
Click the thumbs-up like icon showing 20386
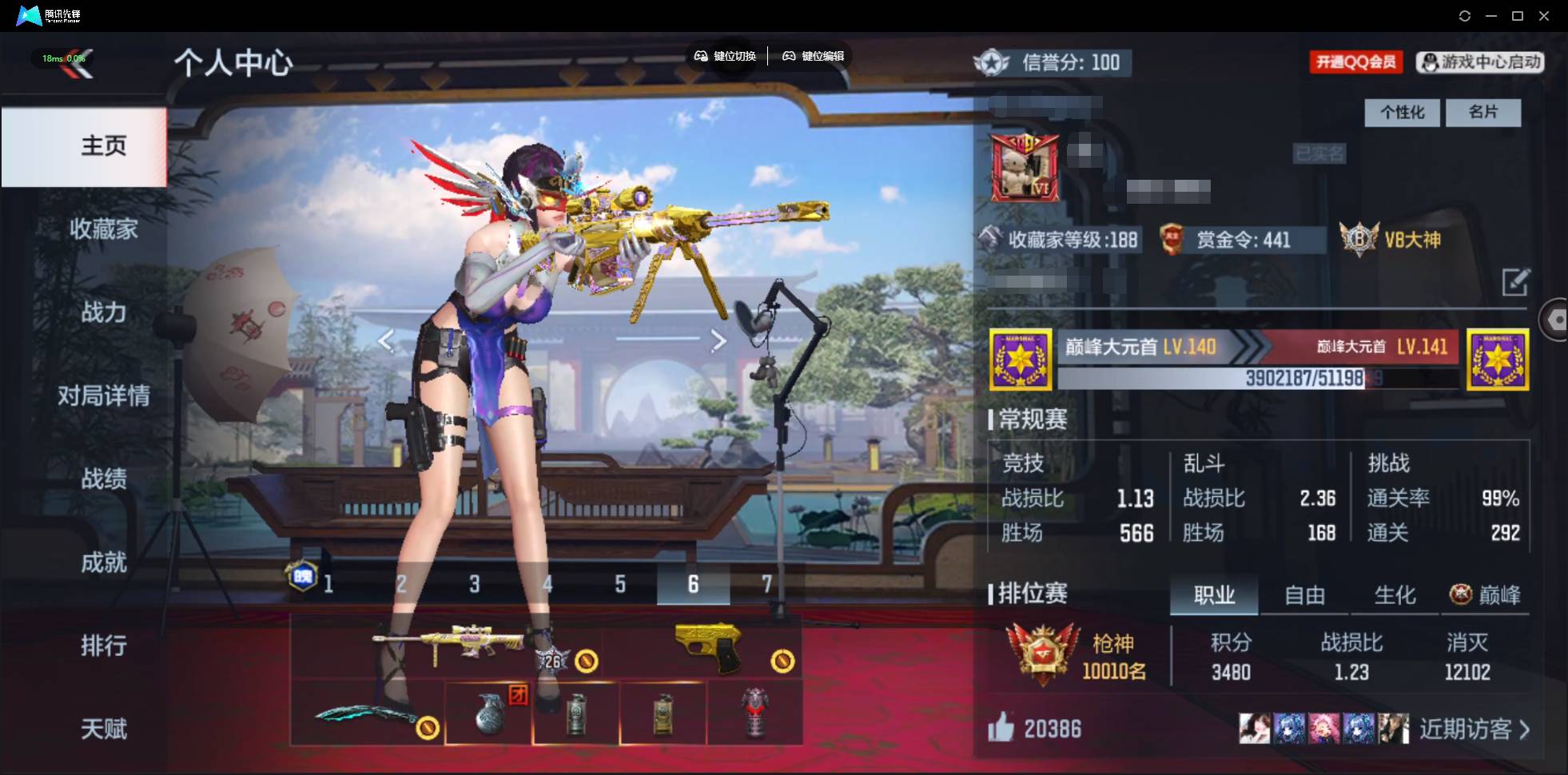[1002, 728]
